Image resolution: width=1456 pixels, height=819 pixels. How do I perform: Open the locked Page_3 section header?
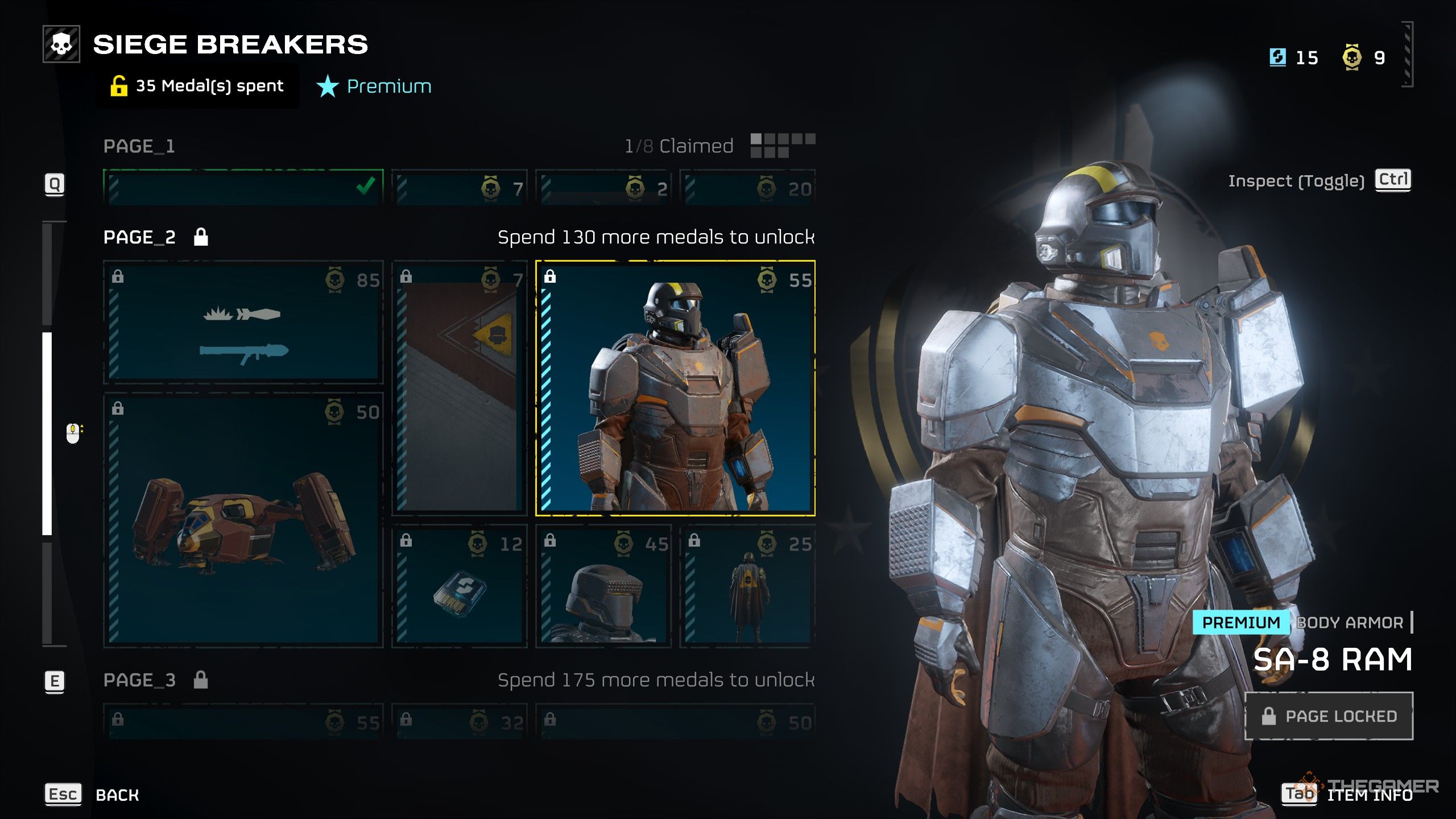tap(140, 680)
